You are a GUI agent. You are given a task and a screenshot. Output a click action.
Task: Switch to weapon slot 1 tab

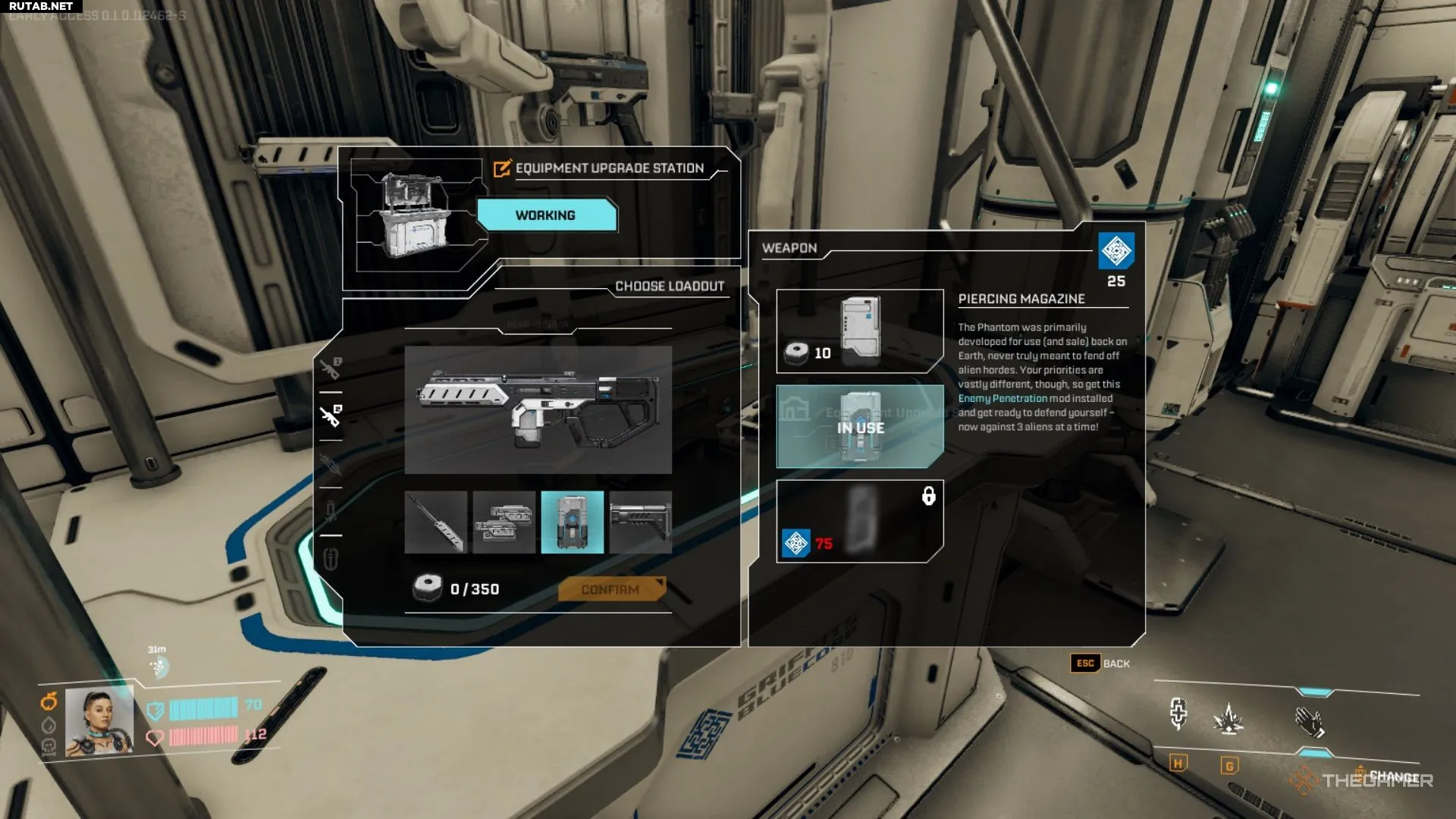[331, 369]
